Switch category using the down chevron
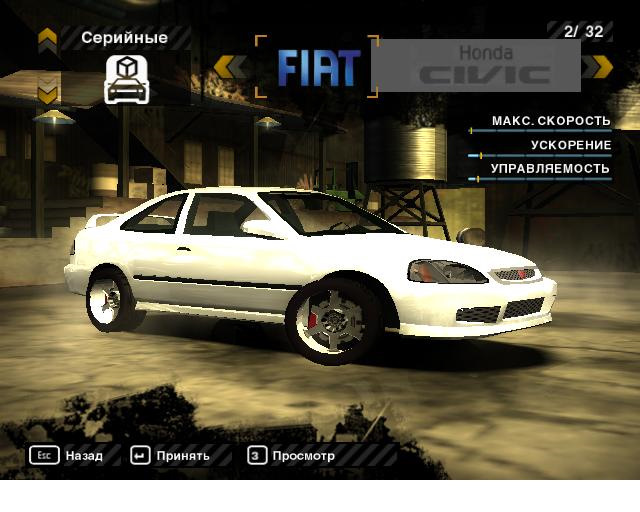 pyautogui.click(x=47, y=95)
